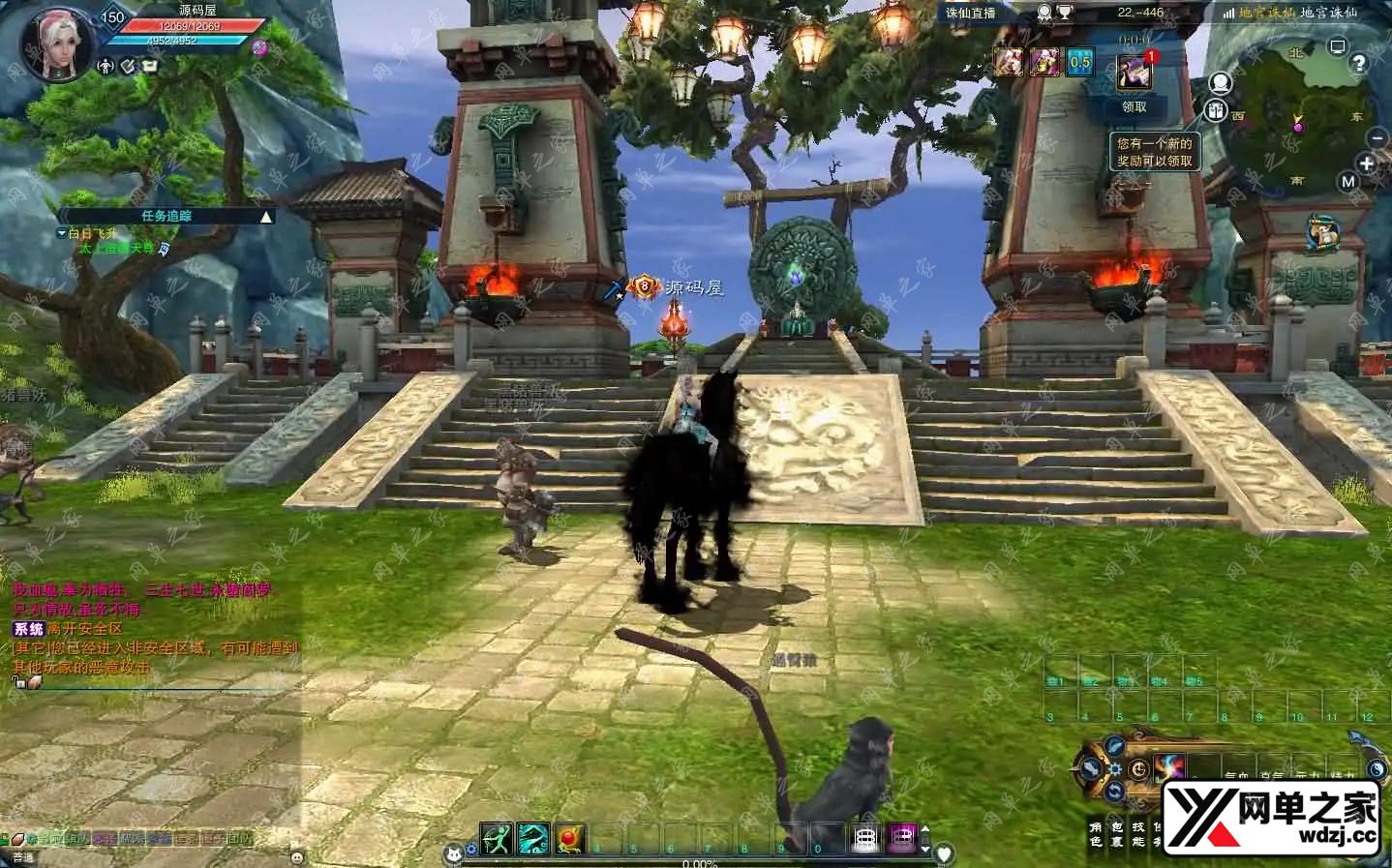The width and height of the screenshot is (1392, 868).
Task: Click the monitor icon above the minimap
Action: 1338,46
